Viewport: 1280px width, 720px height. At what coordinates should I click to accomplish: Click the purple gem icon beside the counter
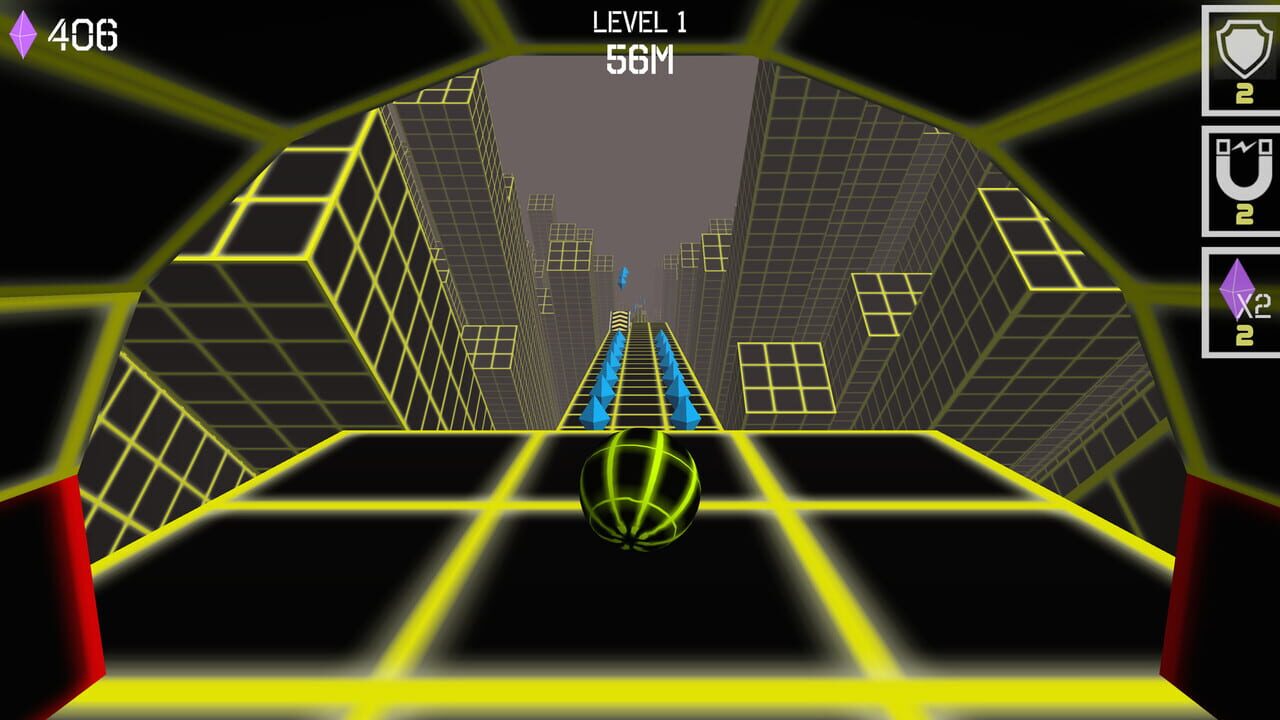tap(23, 33)
